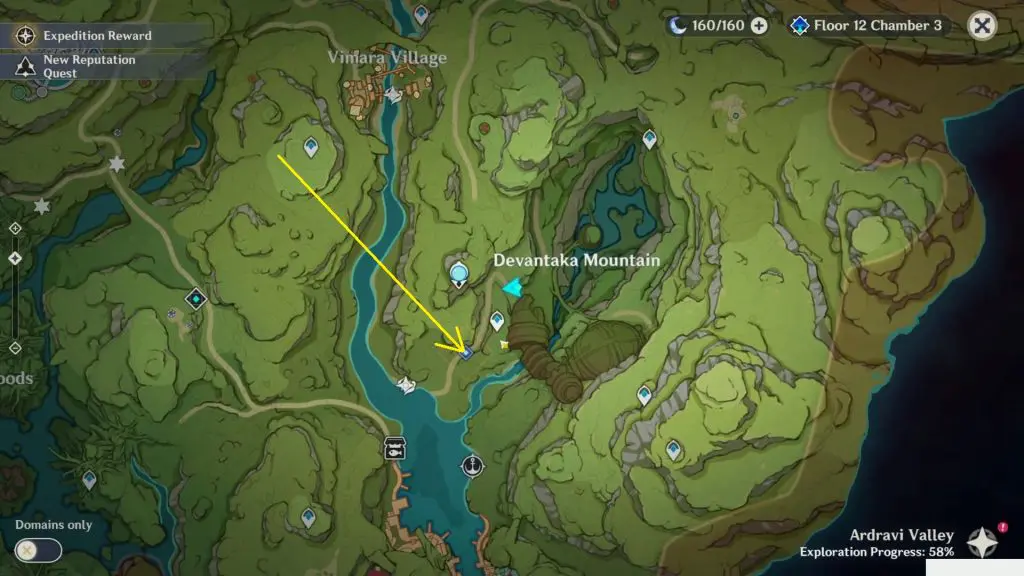Add Original Resin with the plus button
Image resolution: width=1024 pixels, height=576 pixels.
tap(759, 25)
